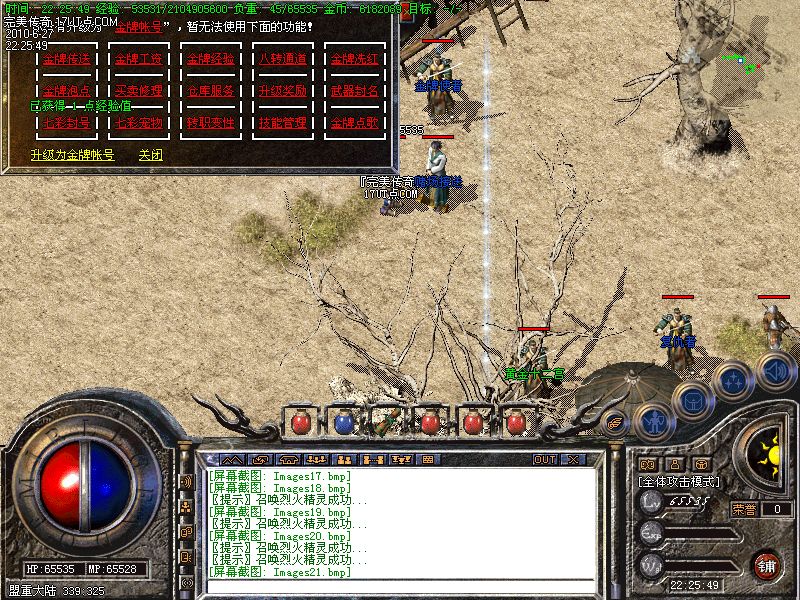Viewport: 800px width, 600px height.
Task: Choose the 升级奖励 level-up reward
Action: [282, 91]
